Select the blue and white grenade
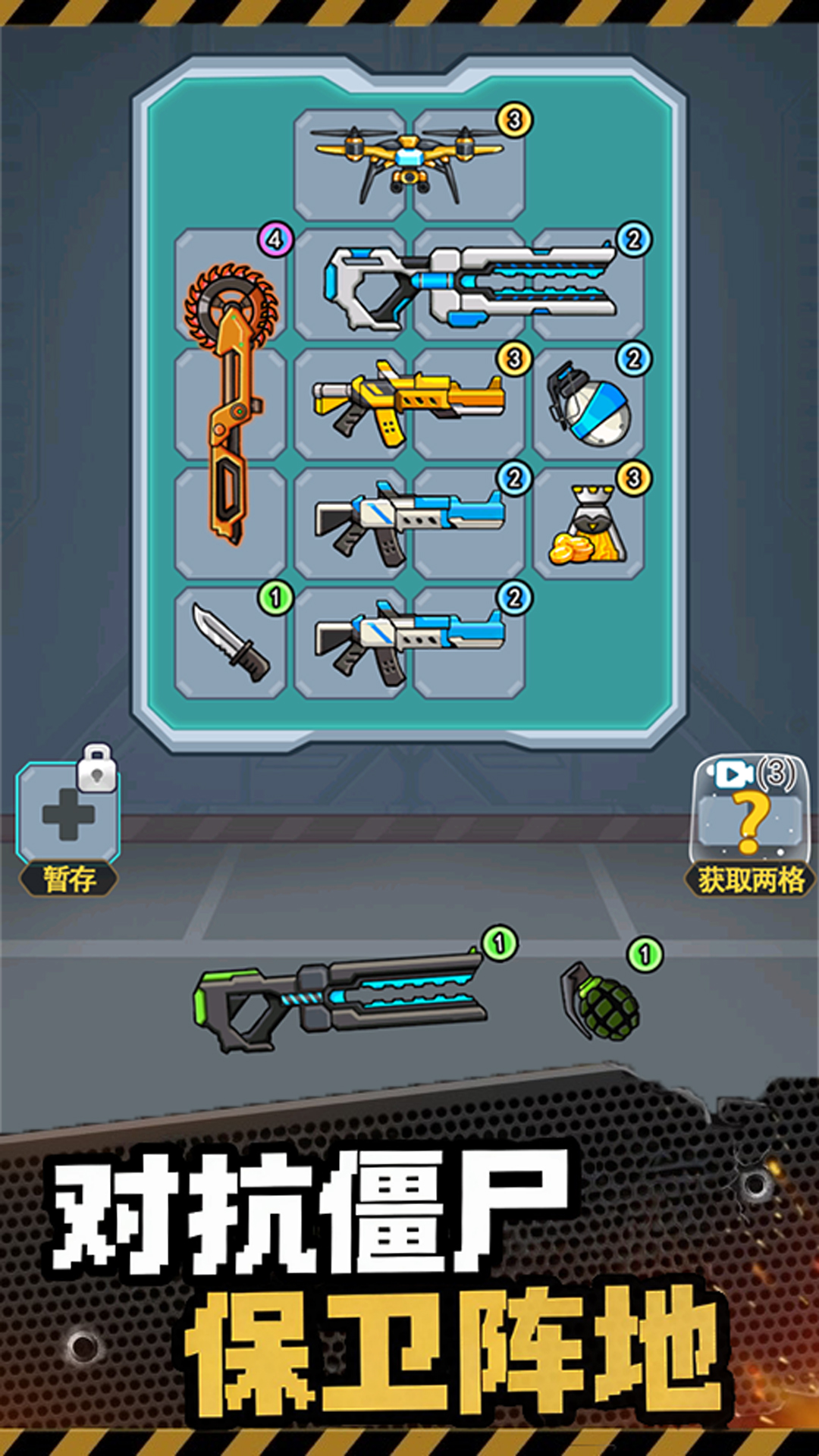This screenshot has height=1456, width=819. [x=588, y=405]
